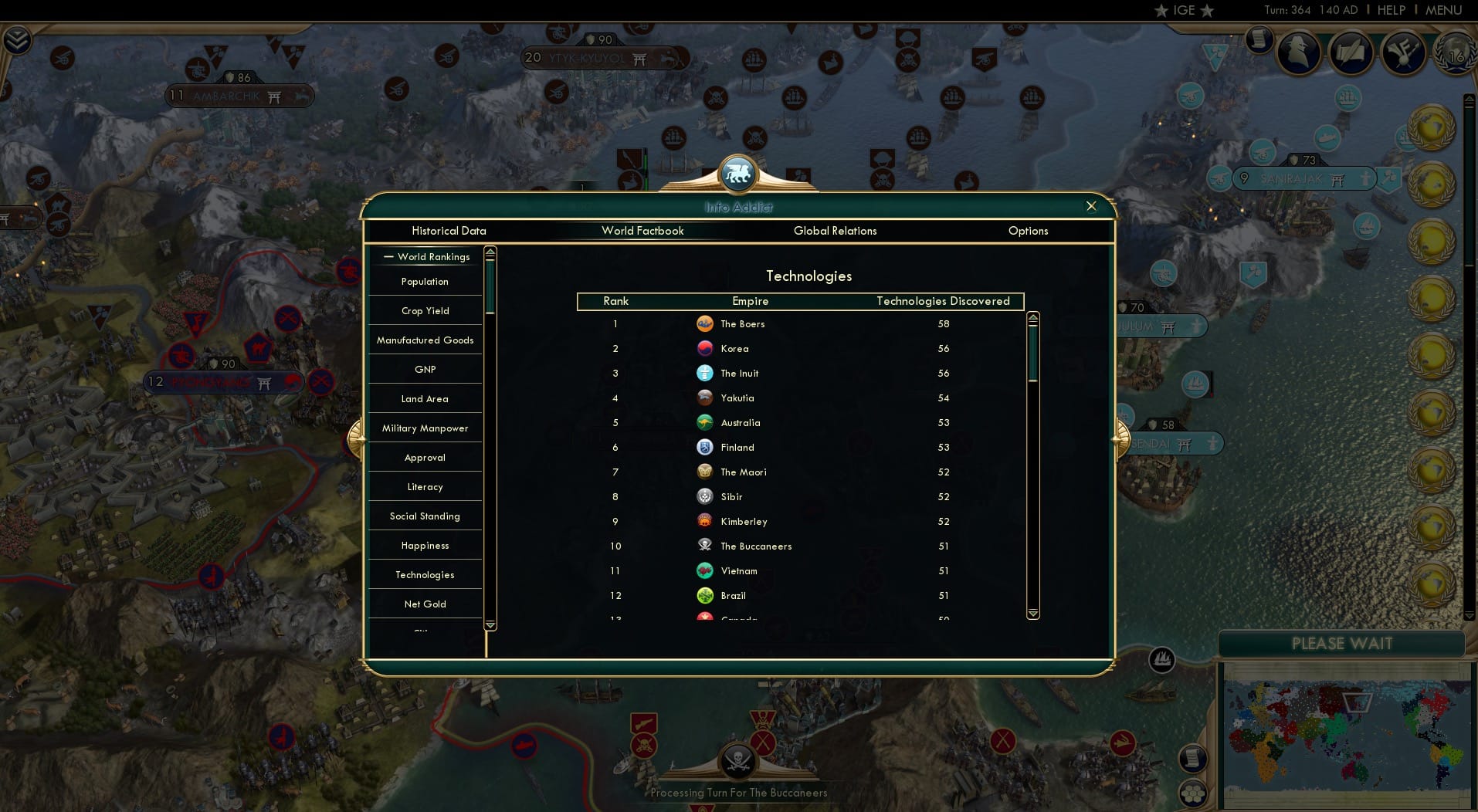The width and height of the screenshot is (1478, 812).
Task: Open the Global Relations tab
Action: [x=835, y=231]
